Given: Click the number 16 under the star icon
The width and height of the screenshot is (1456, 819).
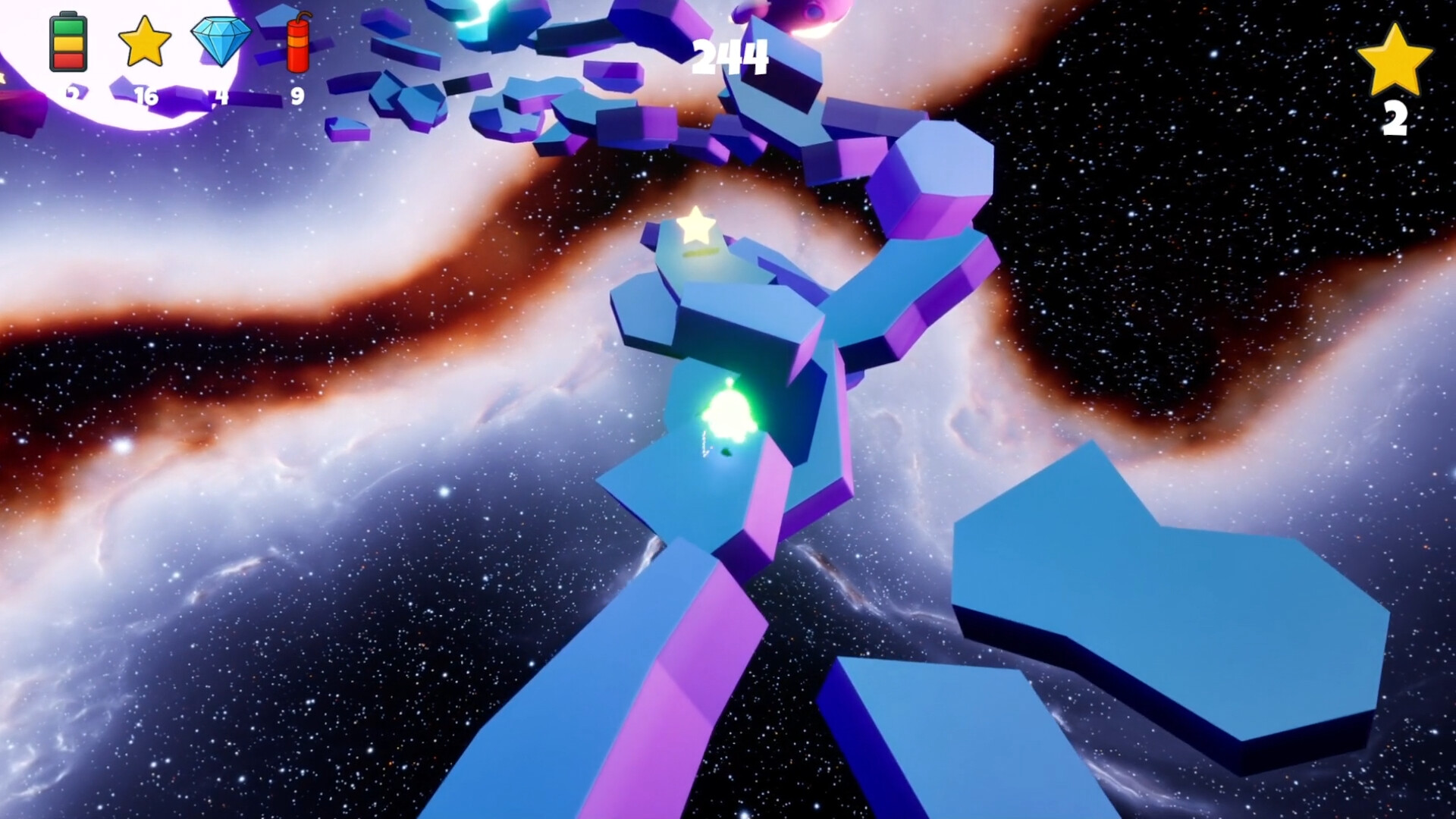Looking at the screenshot, I should coord(147,97).
